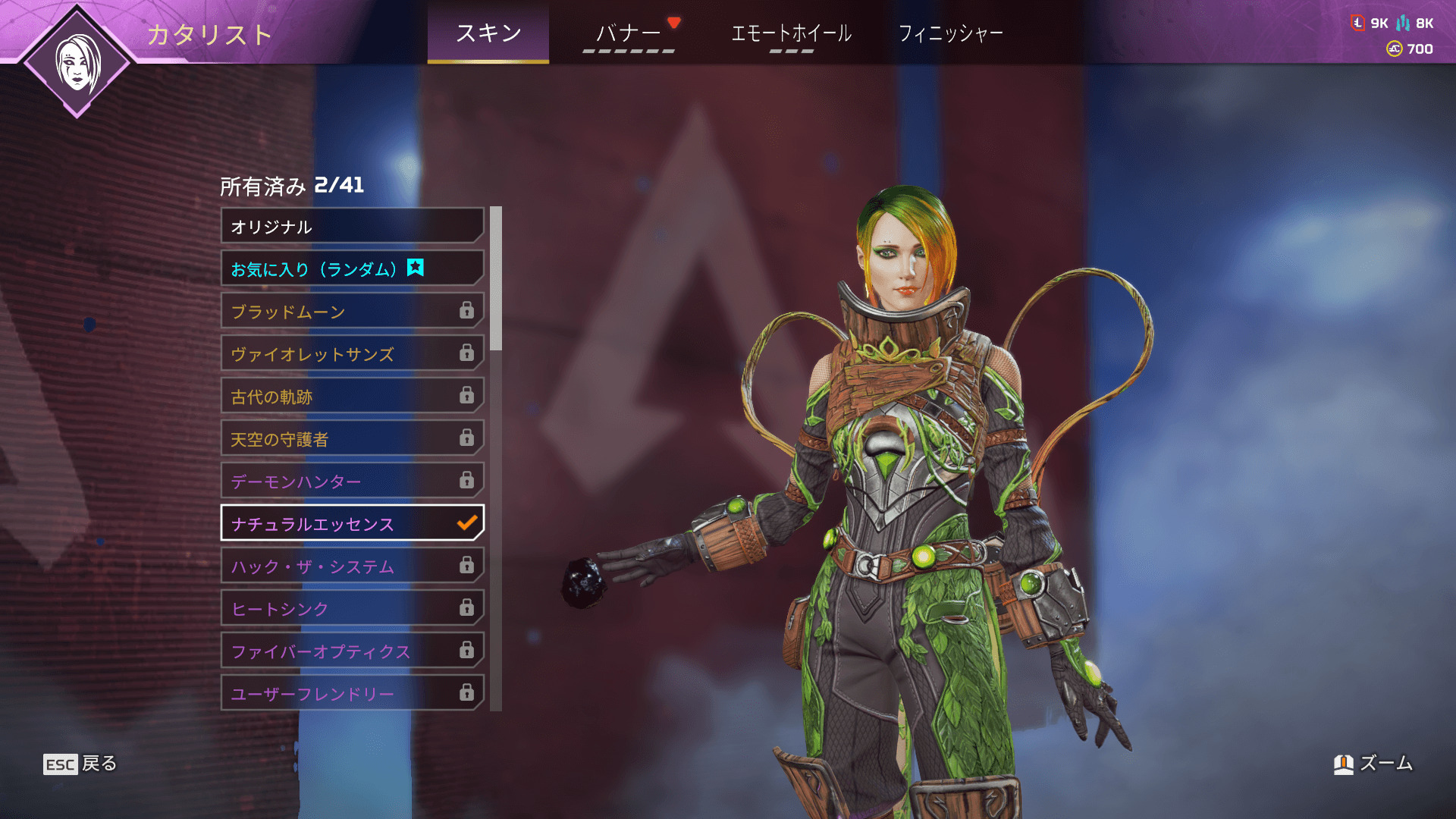Choose the ヴァイオレットサンズ skin

pos(352,353)
